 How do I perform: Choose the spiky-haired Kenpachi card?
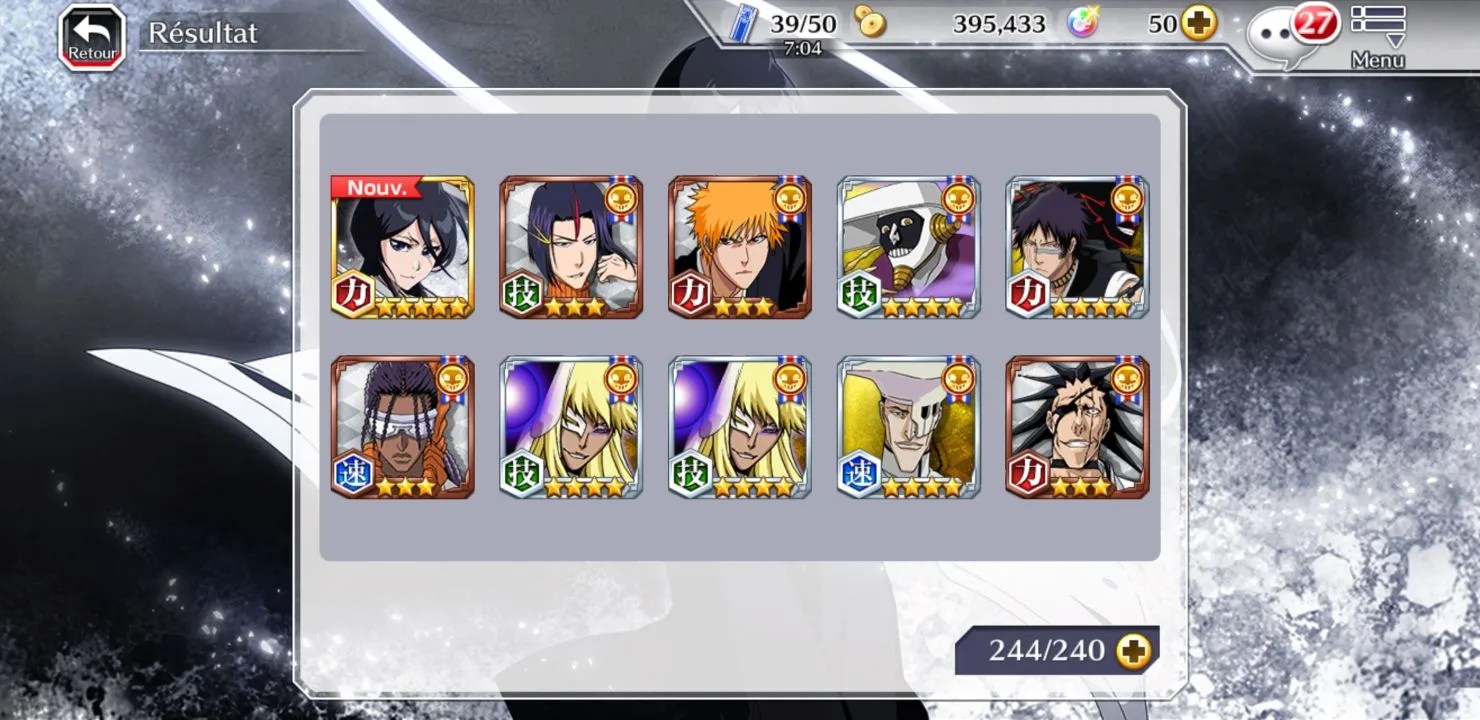coord(1077,427)
